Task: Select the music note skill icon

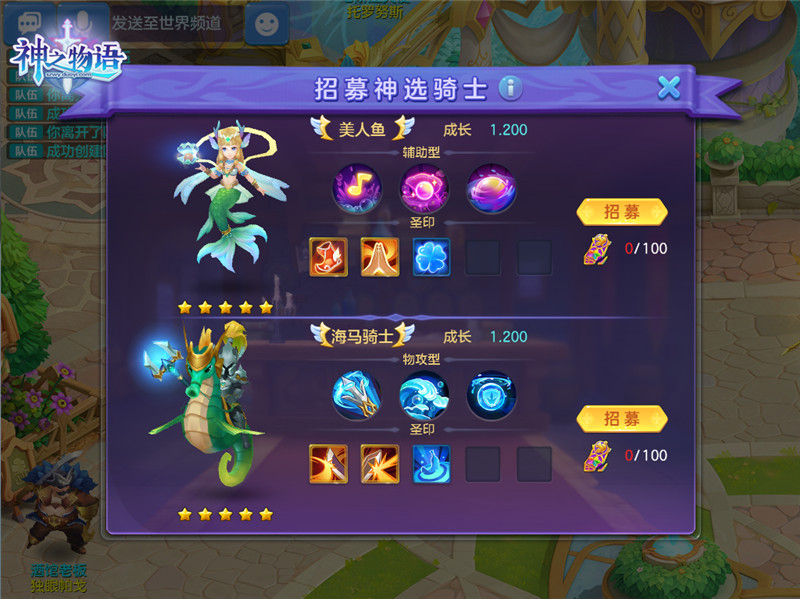Action: point(357,187)
